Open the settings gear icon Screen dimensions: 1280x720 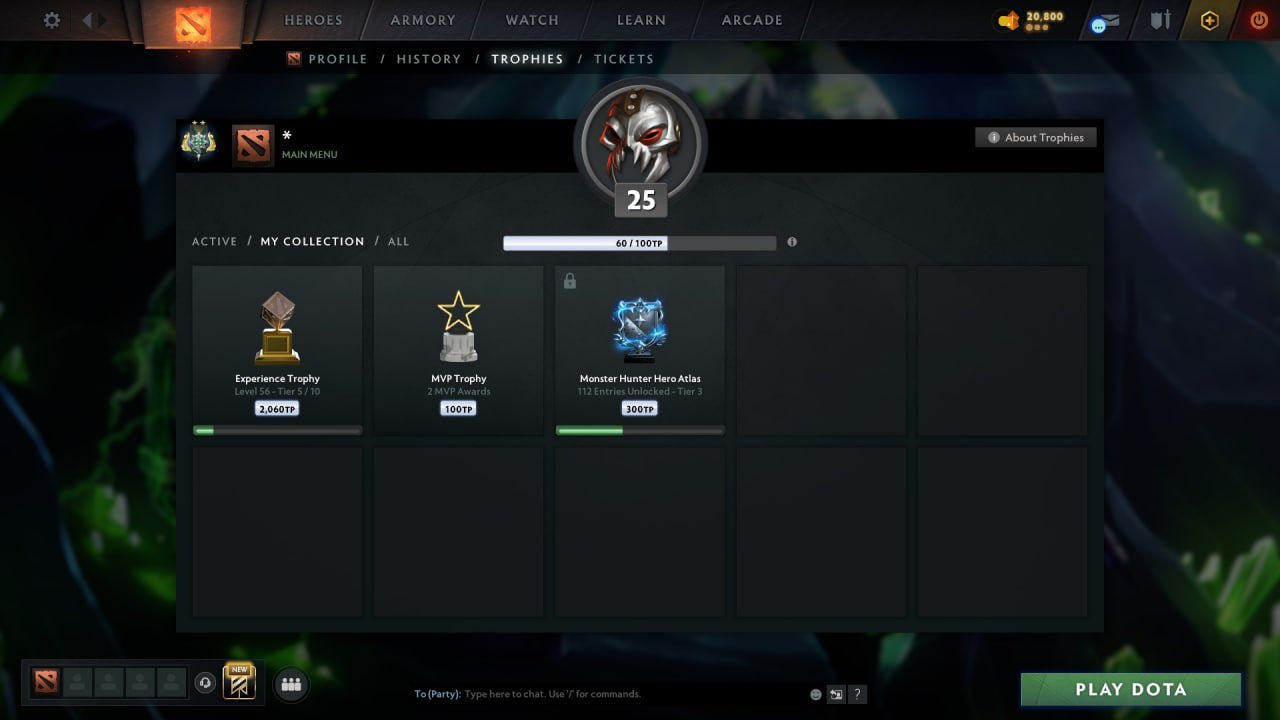[51, 20]
